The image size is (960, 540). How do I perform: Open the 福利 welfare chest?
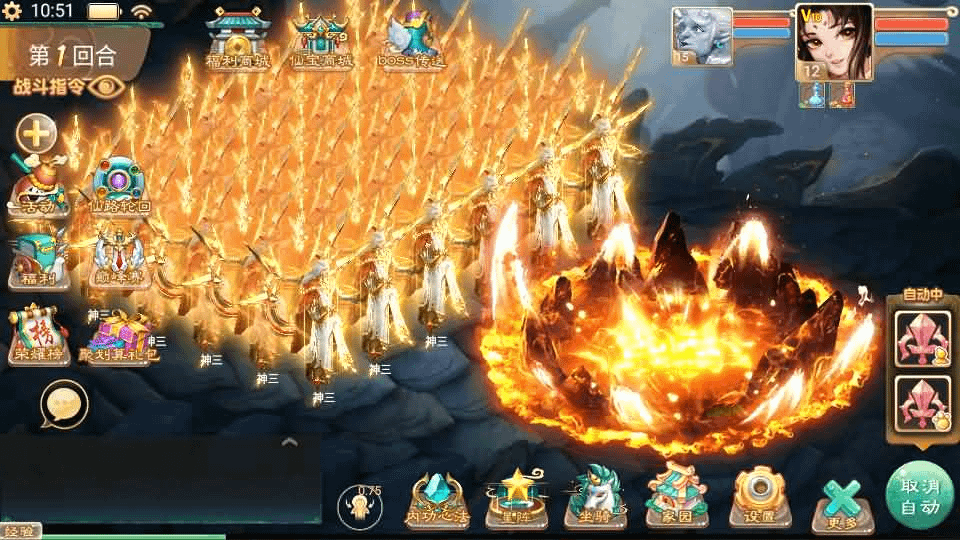click(x=39, y=258)
